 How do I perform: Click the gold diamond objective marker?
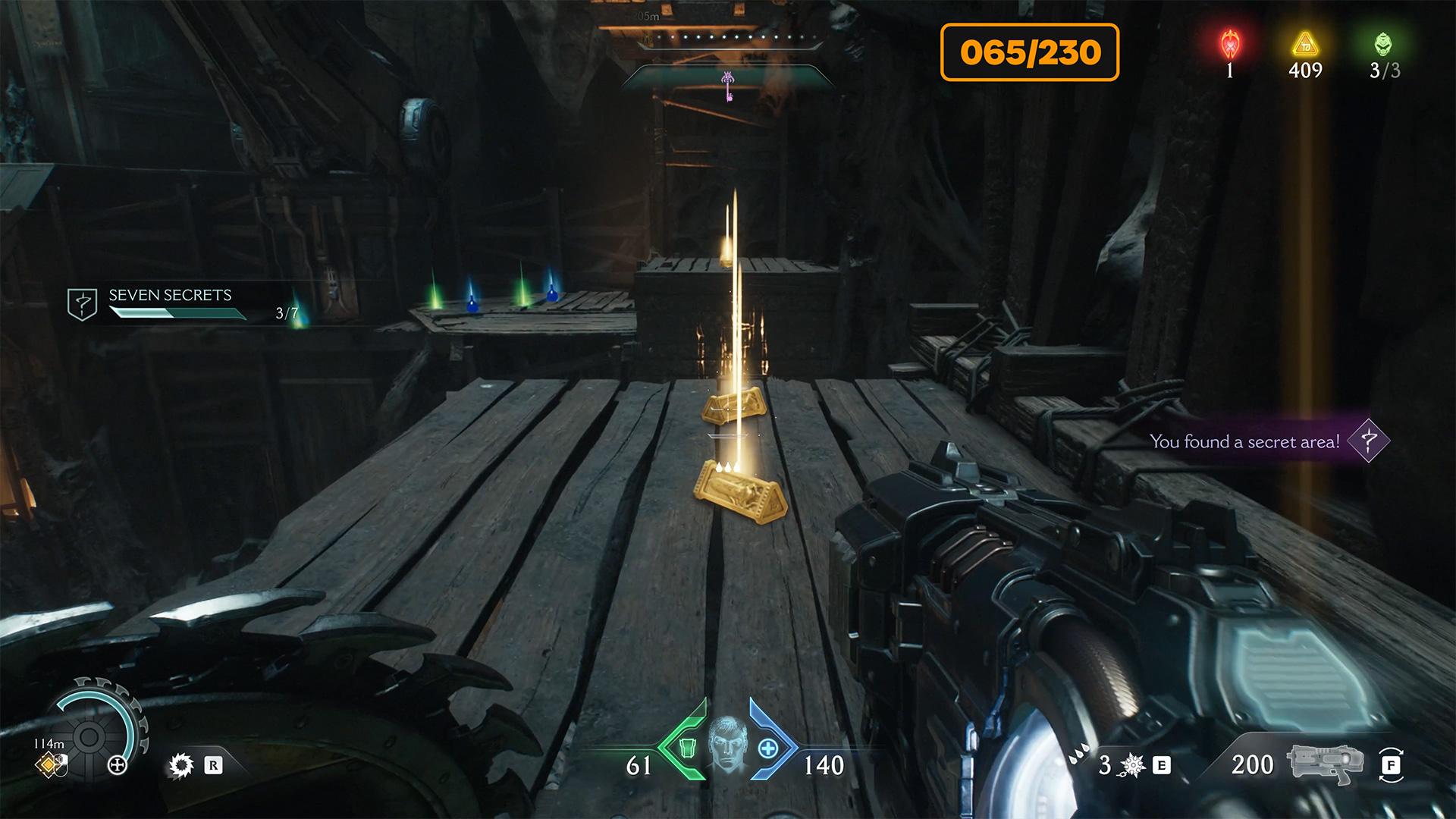48,765
